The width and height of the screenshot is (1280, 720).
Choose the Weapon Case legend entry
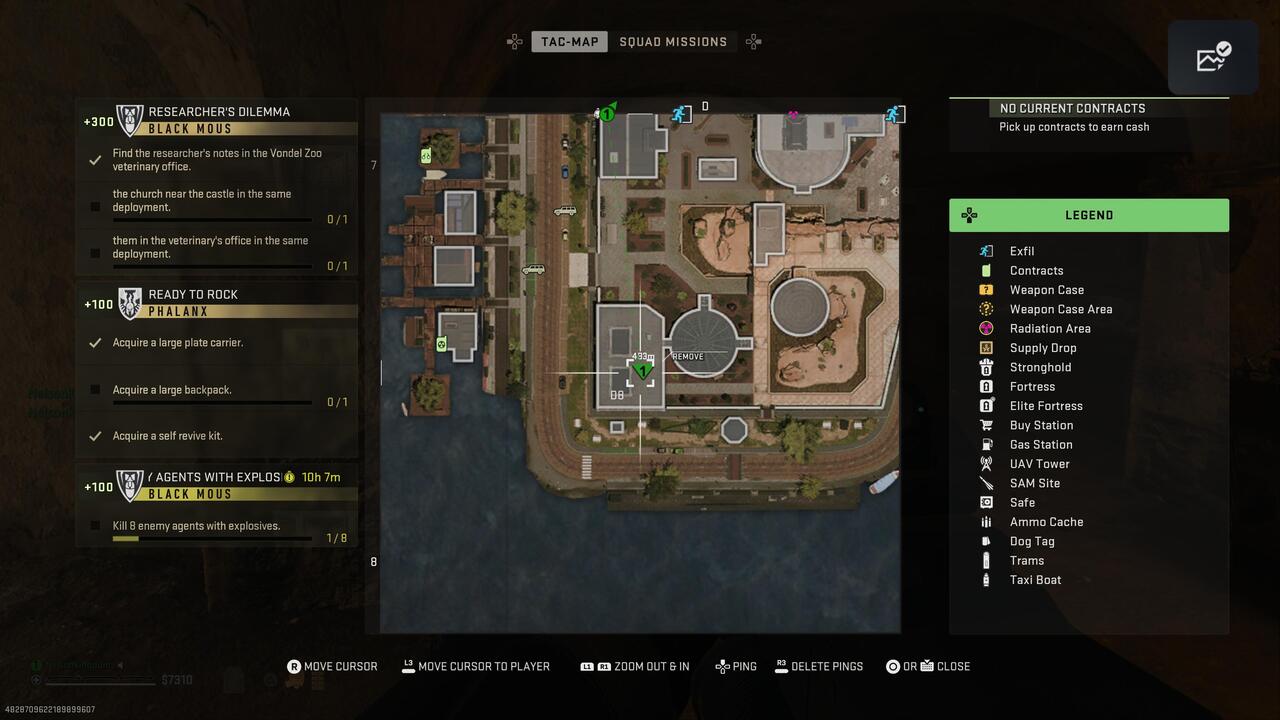pyautogui.click(x=1046, y=290)
